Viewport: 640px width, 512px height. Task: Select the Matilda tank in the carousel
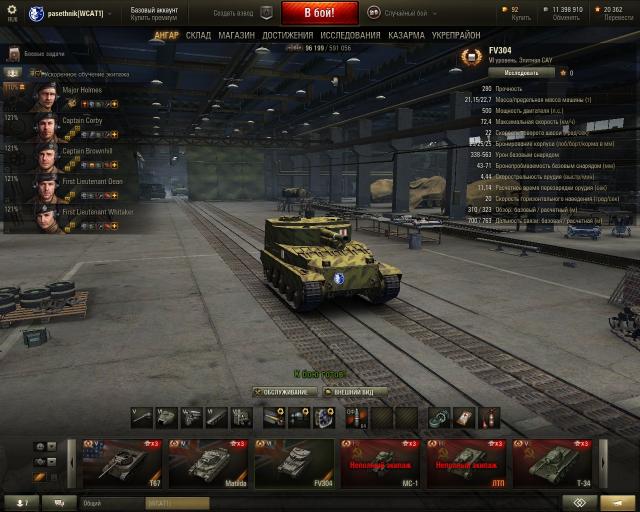click(208, 462)
